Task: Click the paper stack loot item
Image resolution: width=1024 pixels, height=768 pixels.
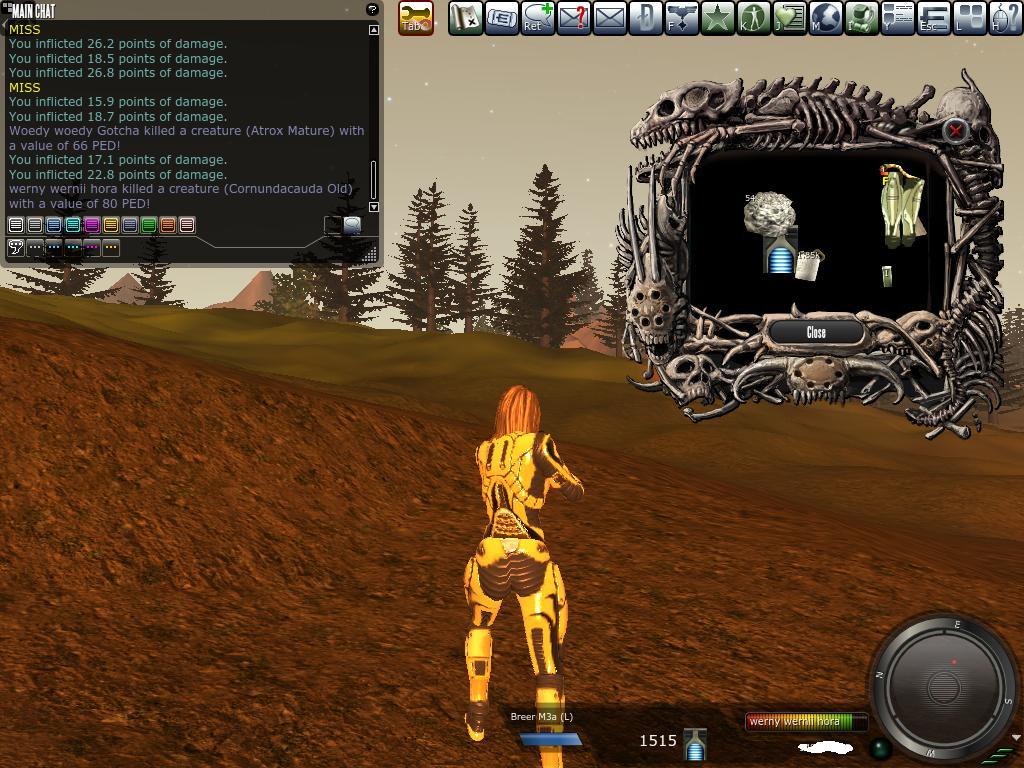Action: coord(807,265)
